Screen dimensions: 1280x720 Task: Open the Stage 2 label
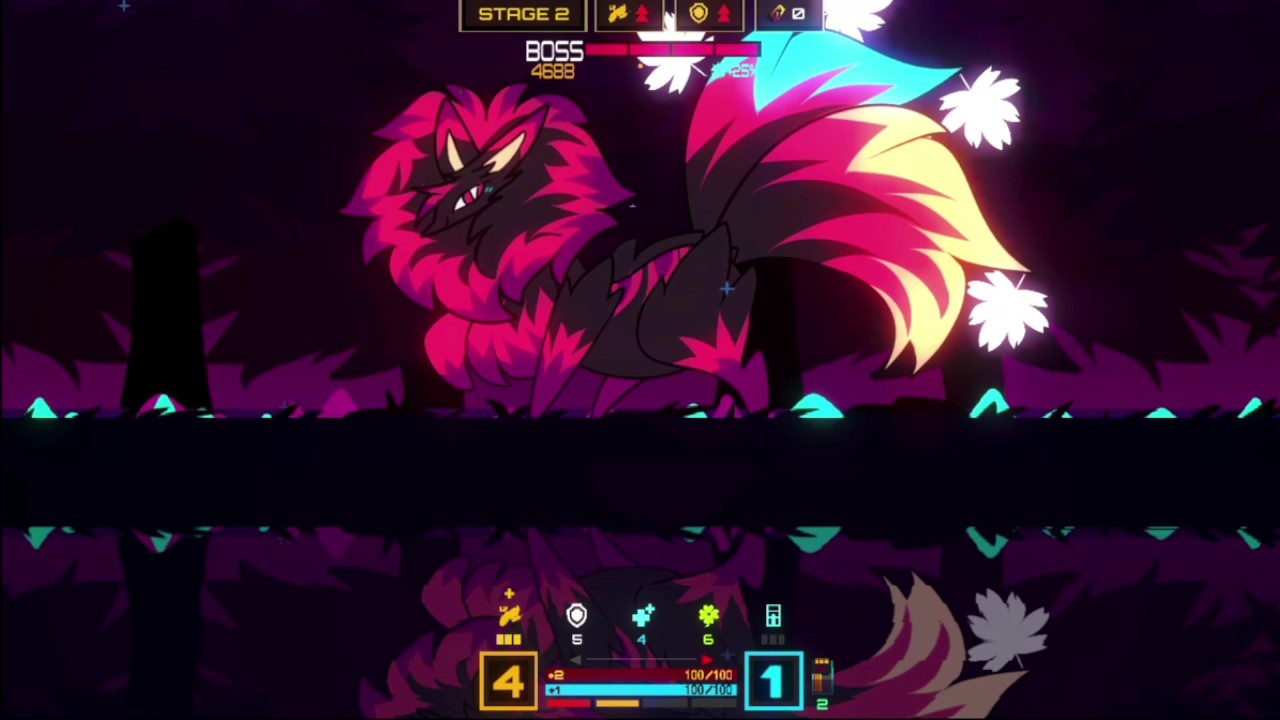[x=524, y=13]
